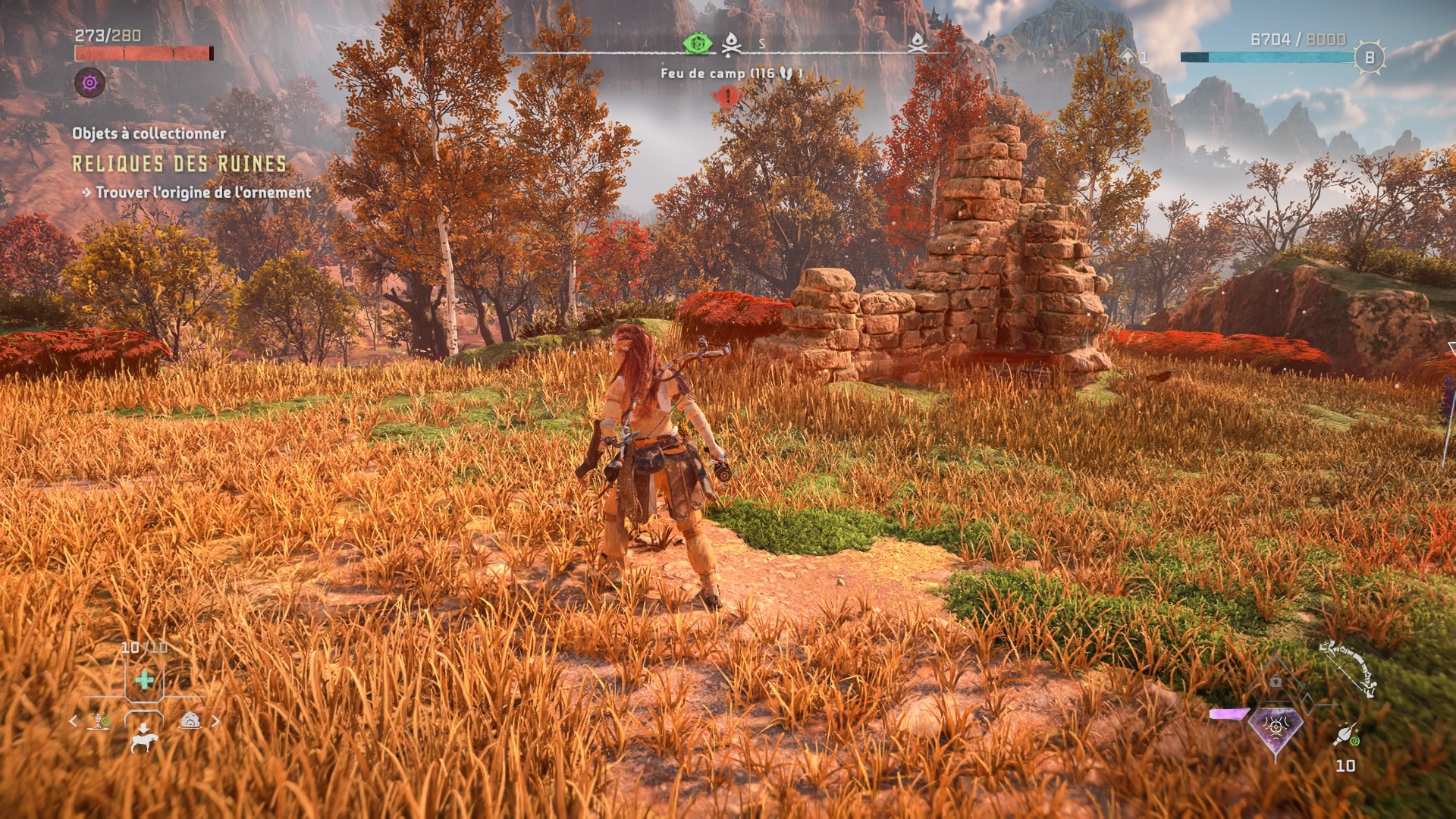Viewport: 1456px width, 819px height.
Task: Click the purple status effect icon below health
Action: coord(90,82)
